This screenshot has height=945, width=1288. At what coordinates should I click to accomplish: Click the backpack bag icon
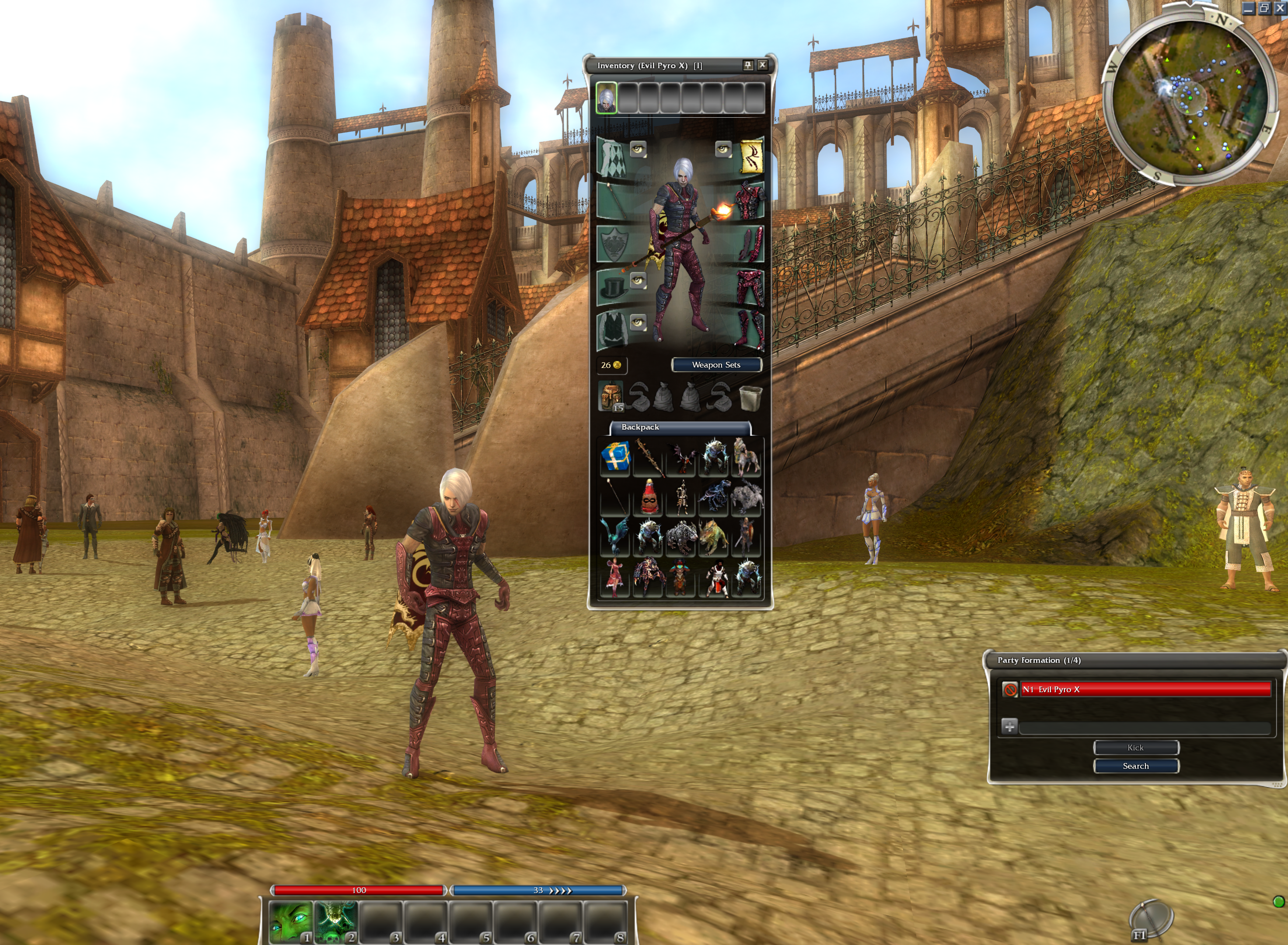[x=611, y=396]
